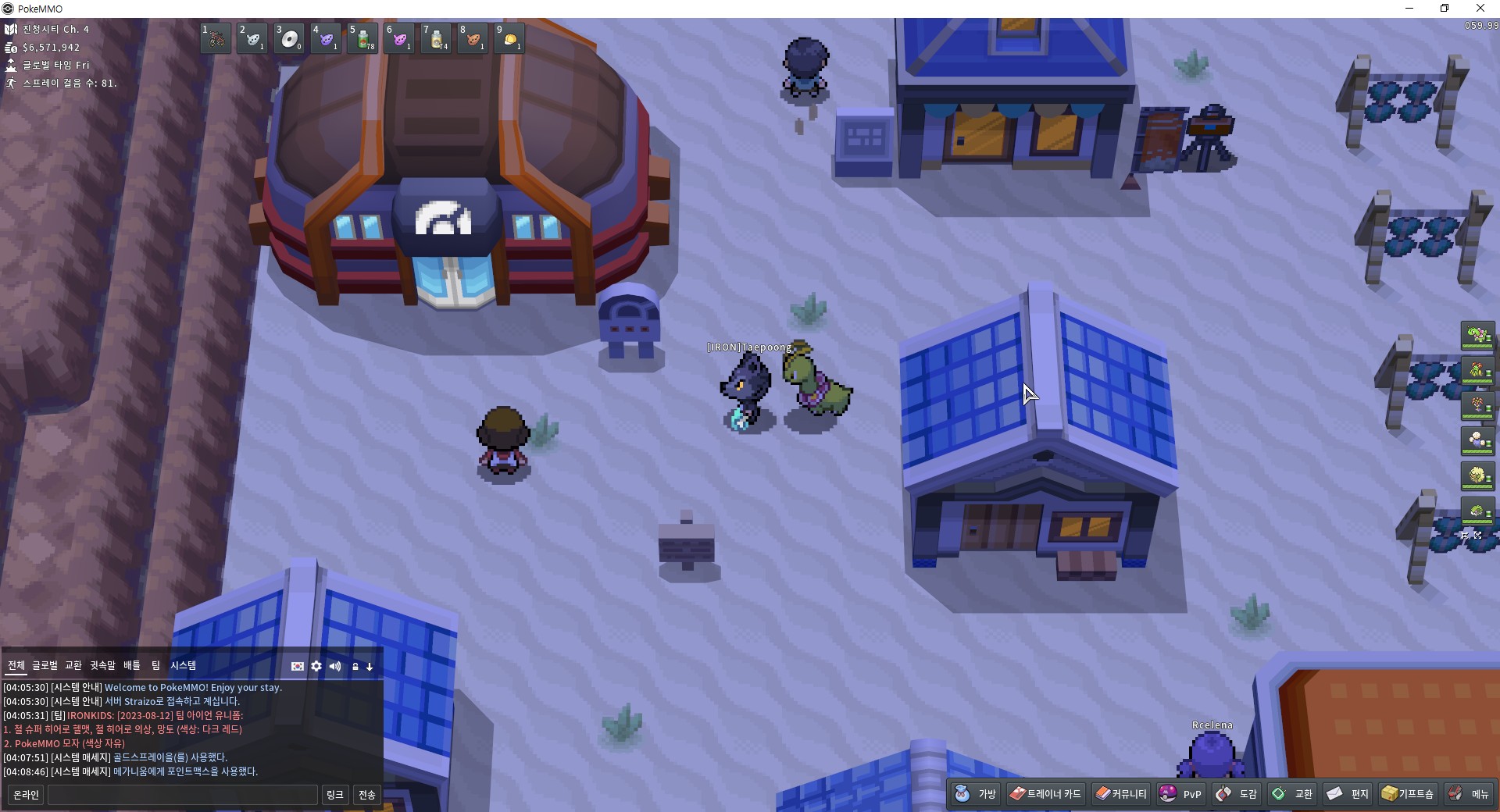Select the green spray can in slot 5

coord(362,38)
